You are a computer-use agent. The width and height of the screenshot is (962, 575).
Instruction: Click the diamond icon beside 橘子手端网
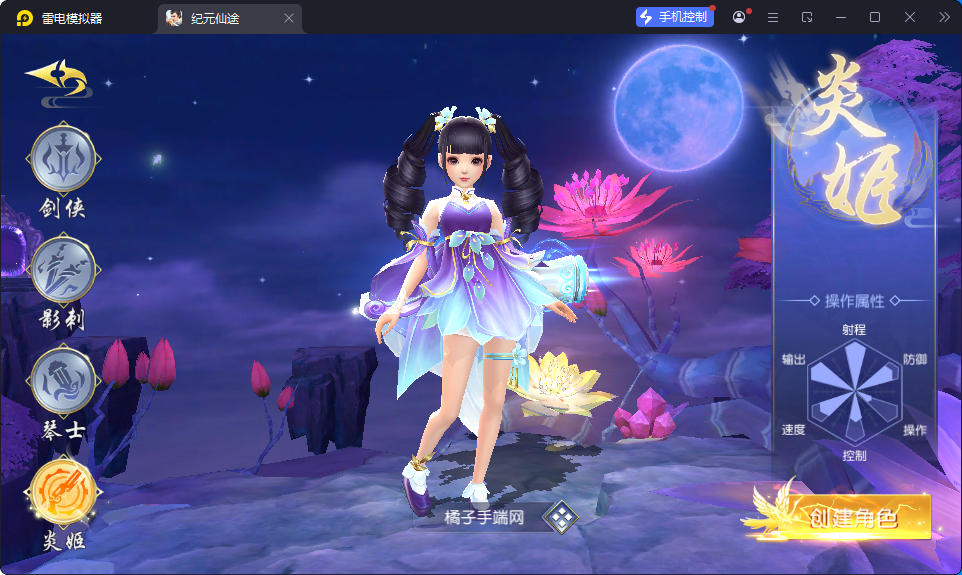(x=561, y=518)
